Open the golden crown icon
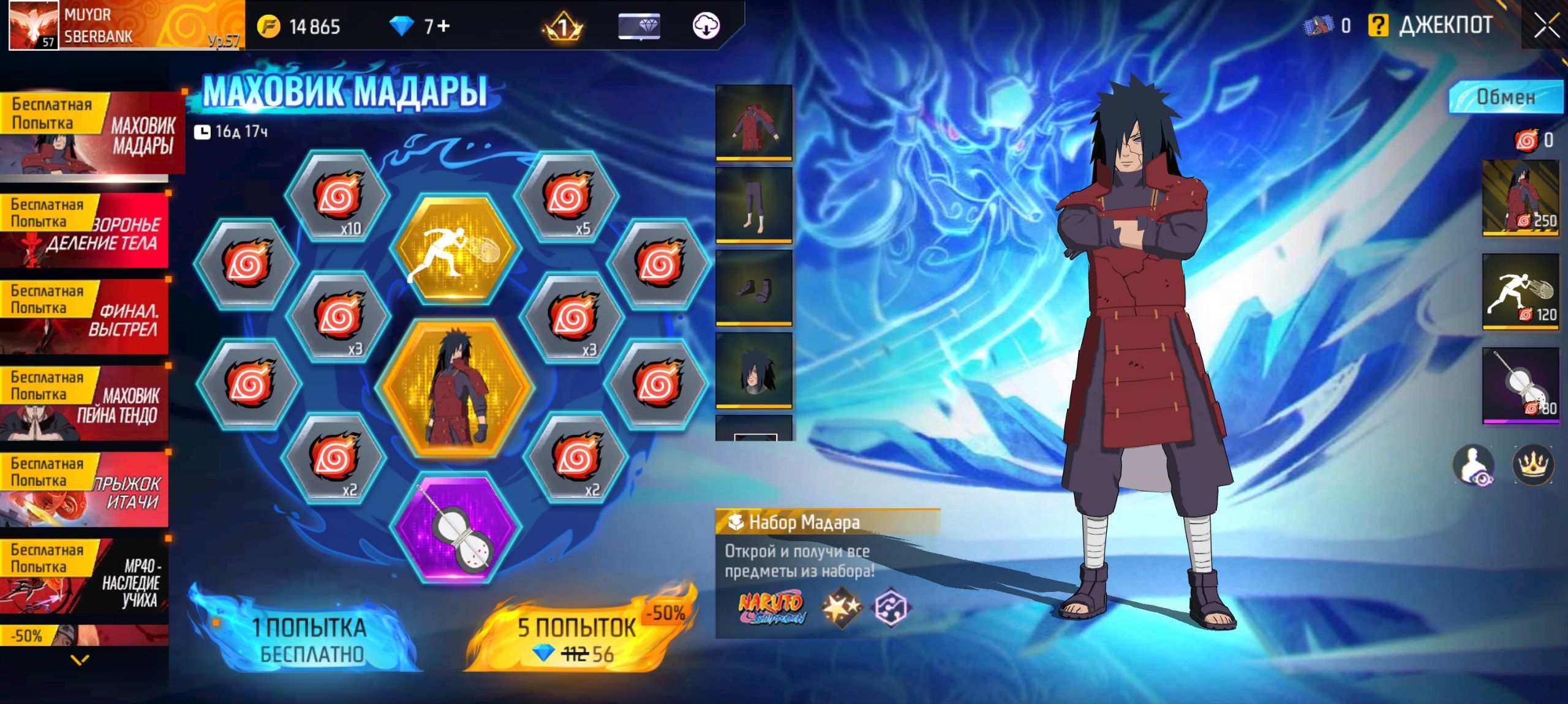This screenshot has height=704, width=1568. [x=1532, y=464]
